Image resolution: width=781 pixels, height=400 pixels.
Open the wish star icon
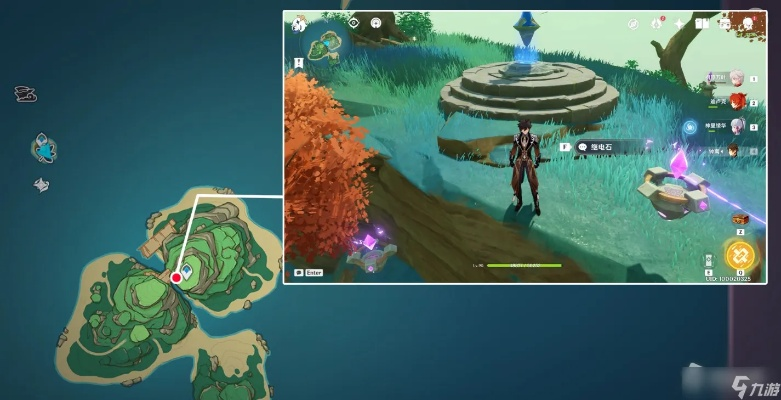click(x=680, y=23)
